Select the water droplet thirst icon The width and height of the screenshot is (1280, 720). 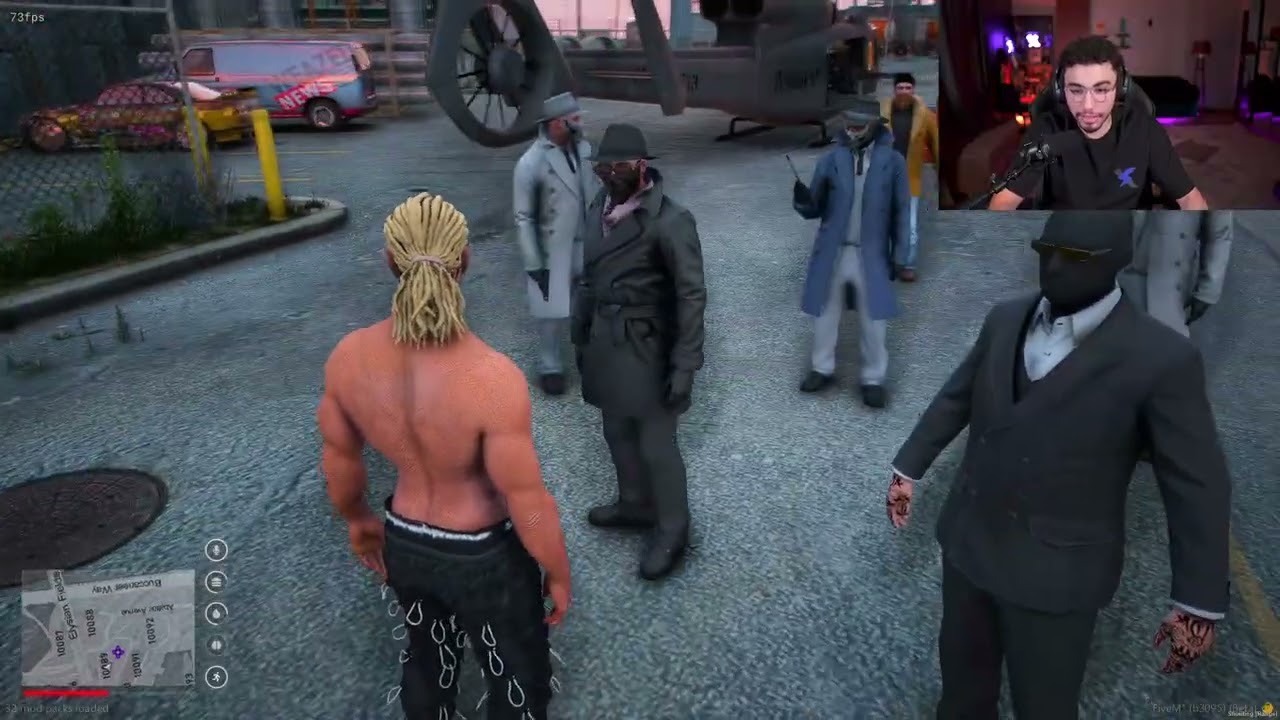(x=216, y=613)
